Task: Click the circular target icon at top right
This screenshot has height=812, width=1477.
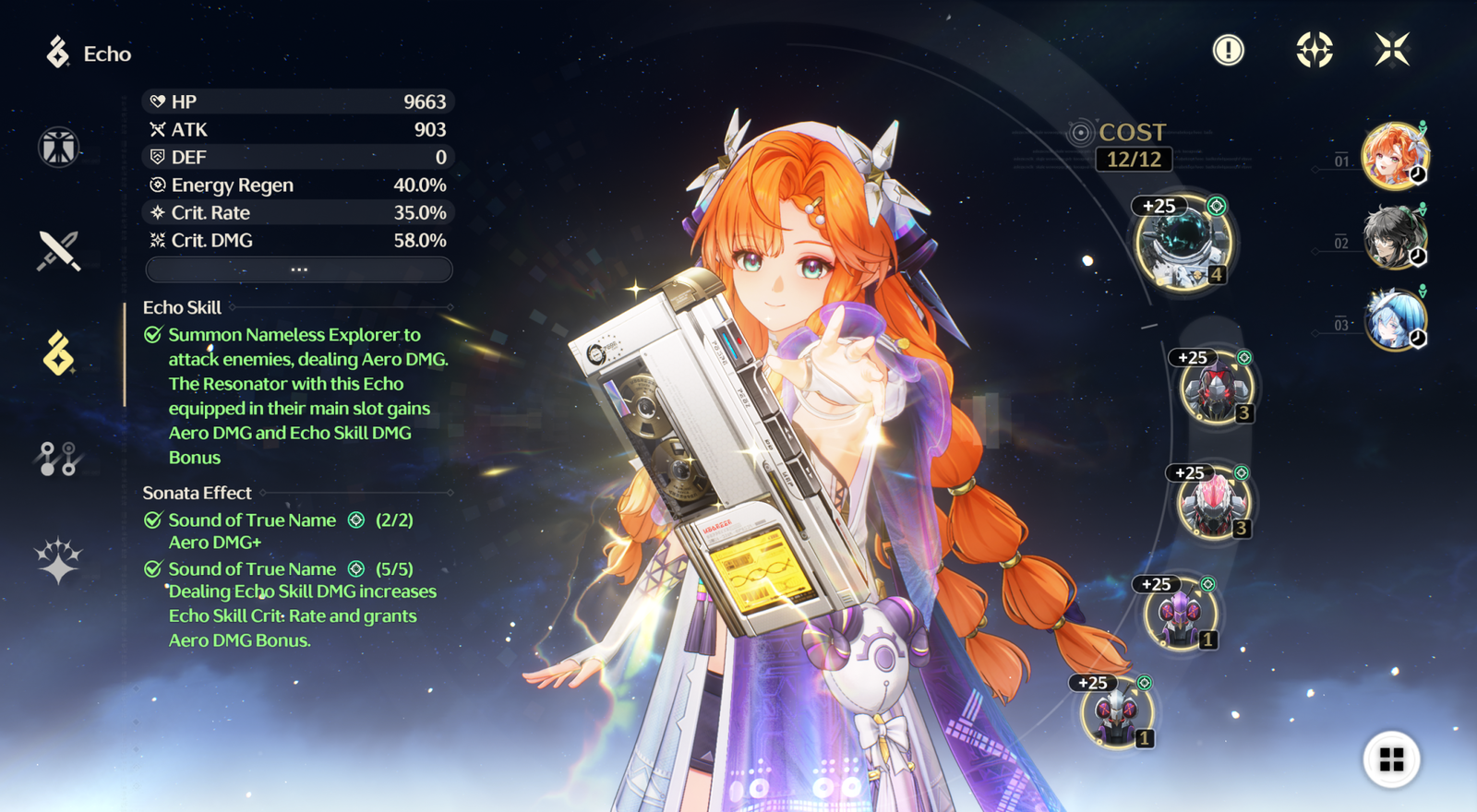Action: coord(1314,50)
